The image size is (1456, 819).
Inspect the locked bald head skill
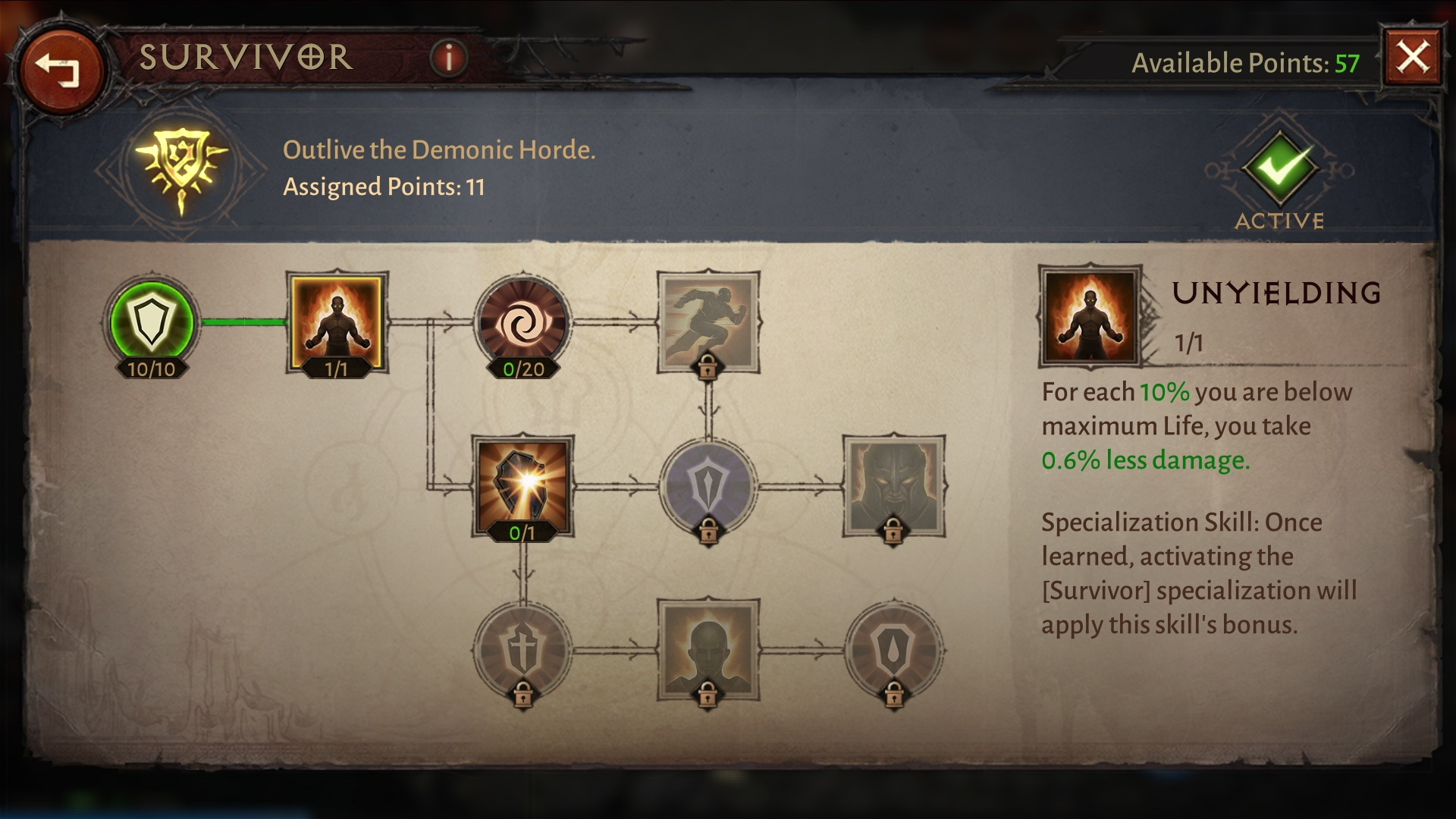(x=708, y=650)
